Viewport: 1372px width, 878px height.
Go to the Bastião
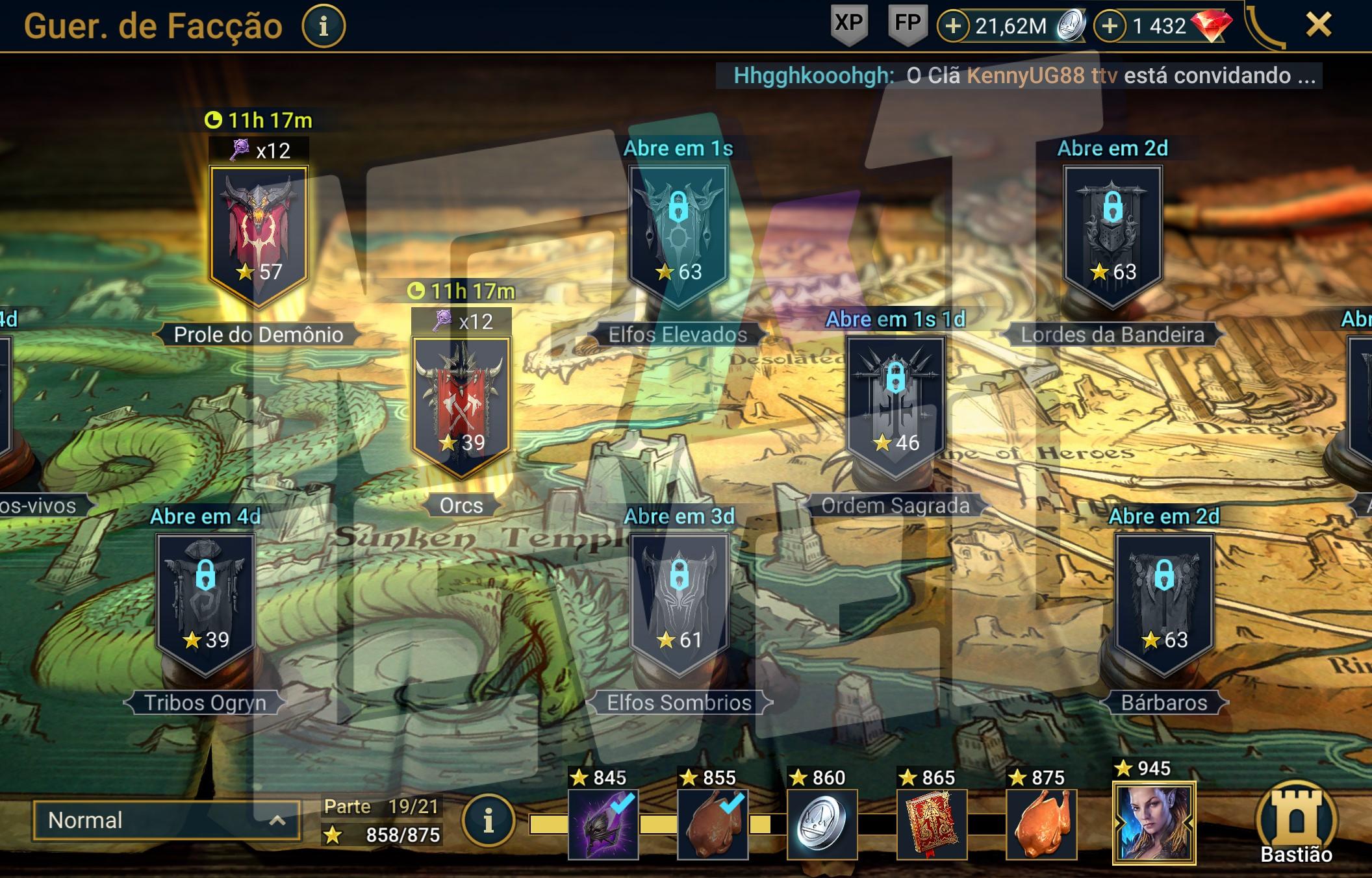(x=1295, y=825)
